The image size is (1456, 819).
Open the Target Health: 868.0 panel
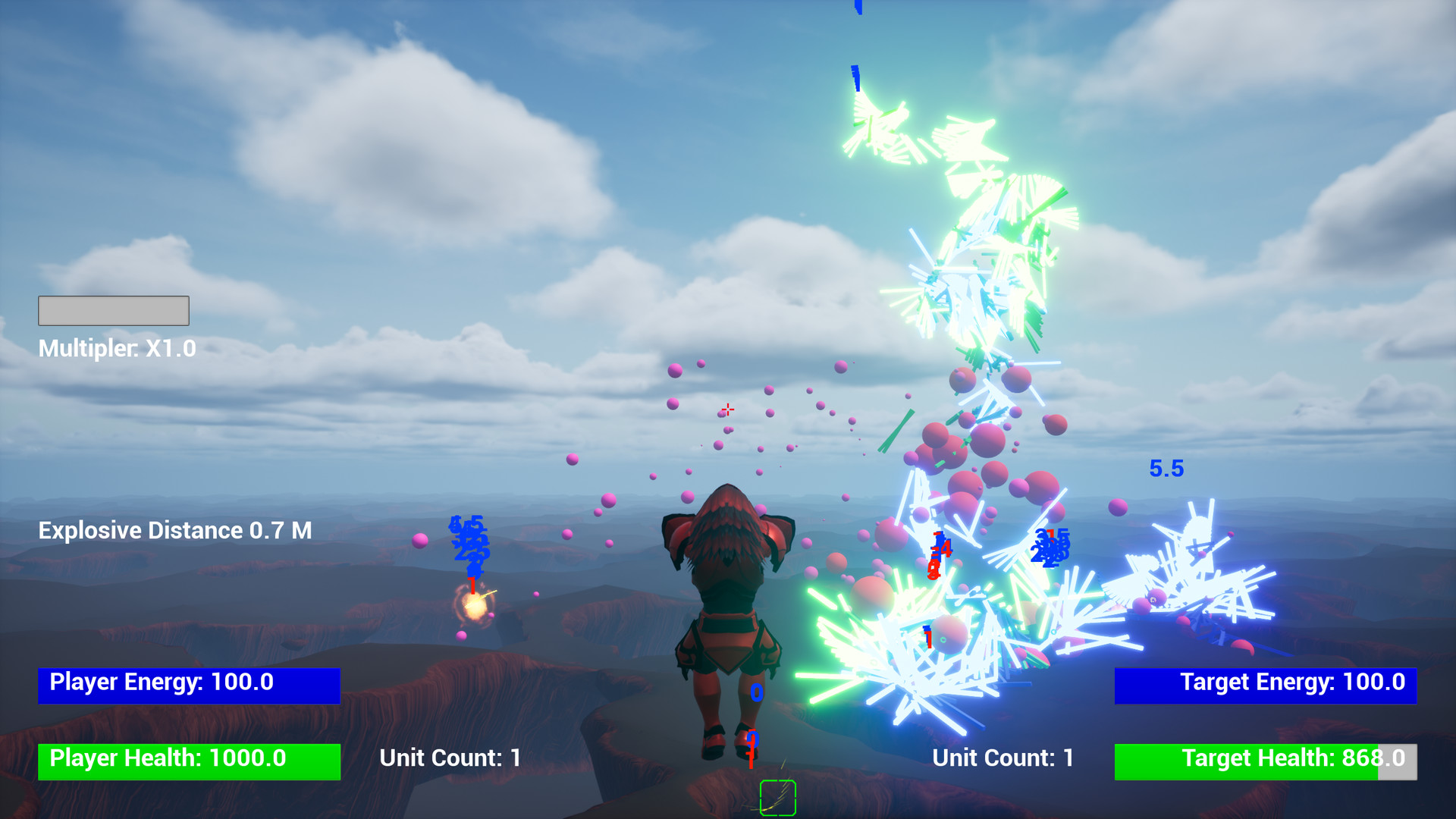pos(1265,758)
